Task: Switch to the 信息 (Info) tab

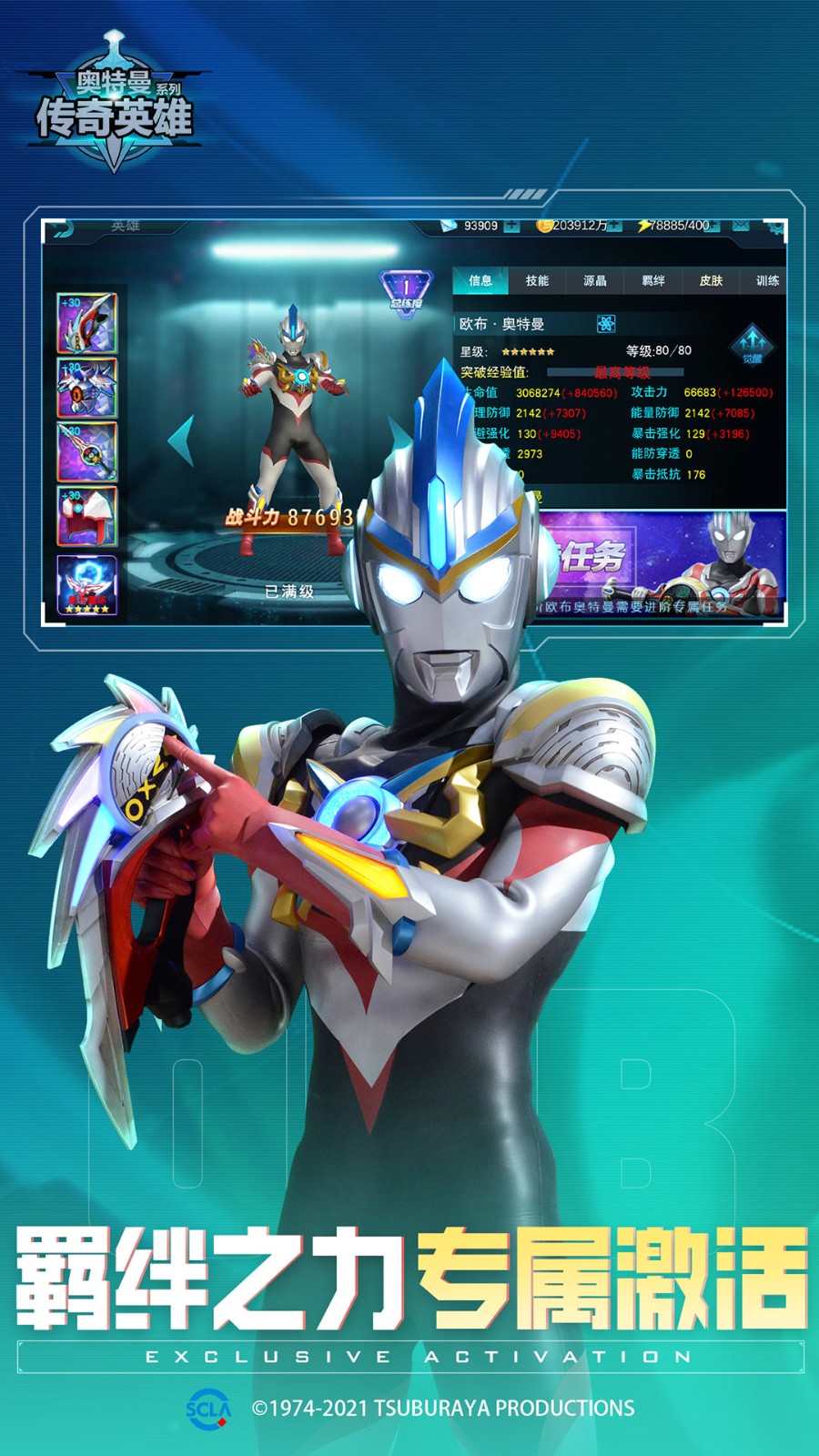Action: click(x=480, y=281)
